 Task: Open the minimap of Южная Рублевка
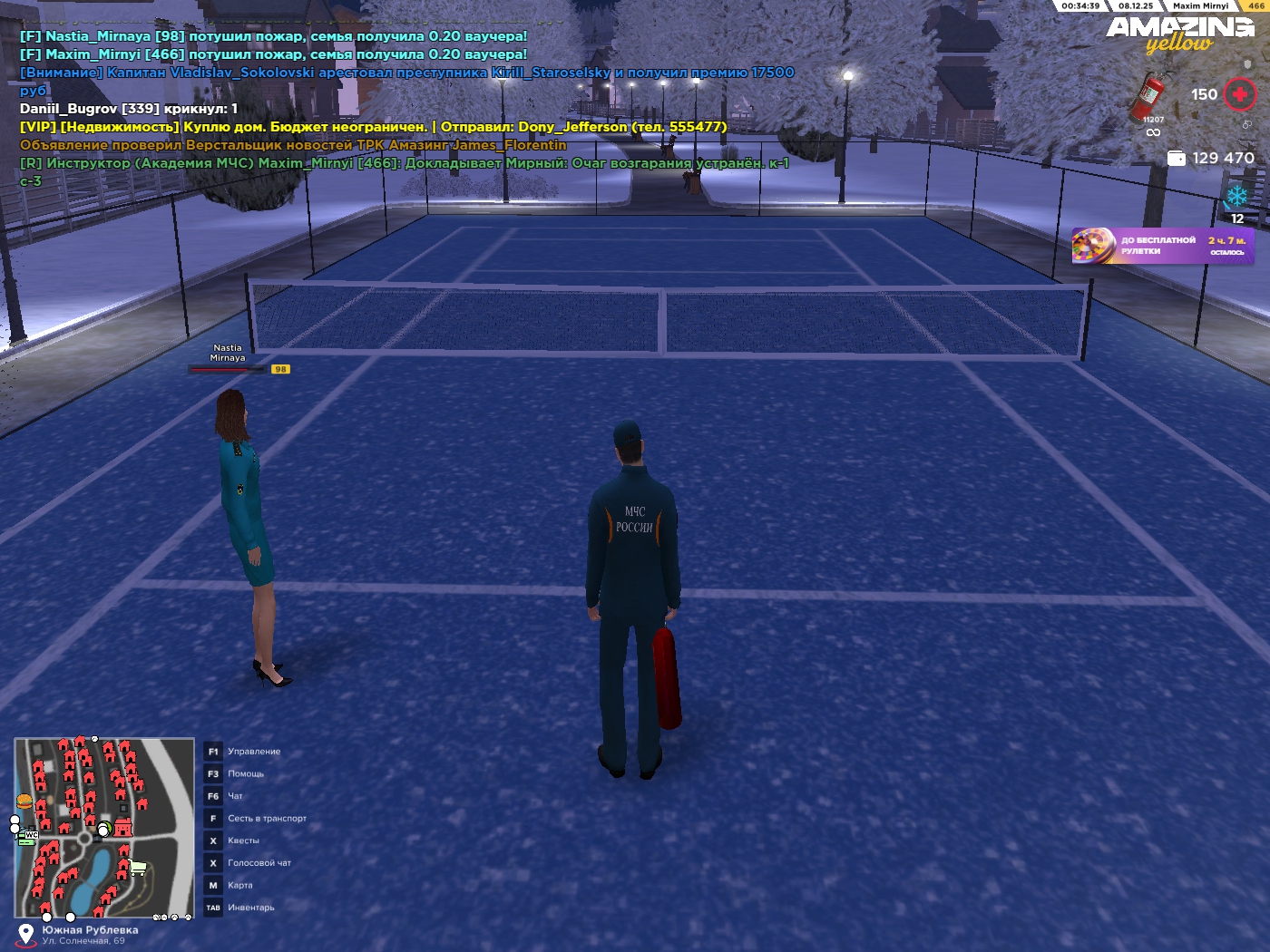point(104,828)
